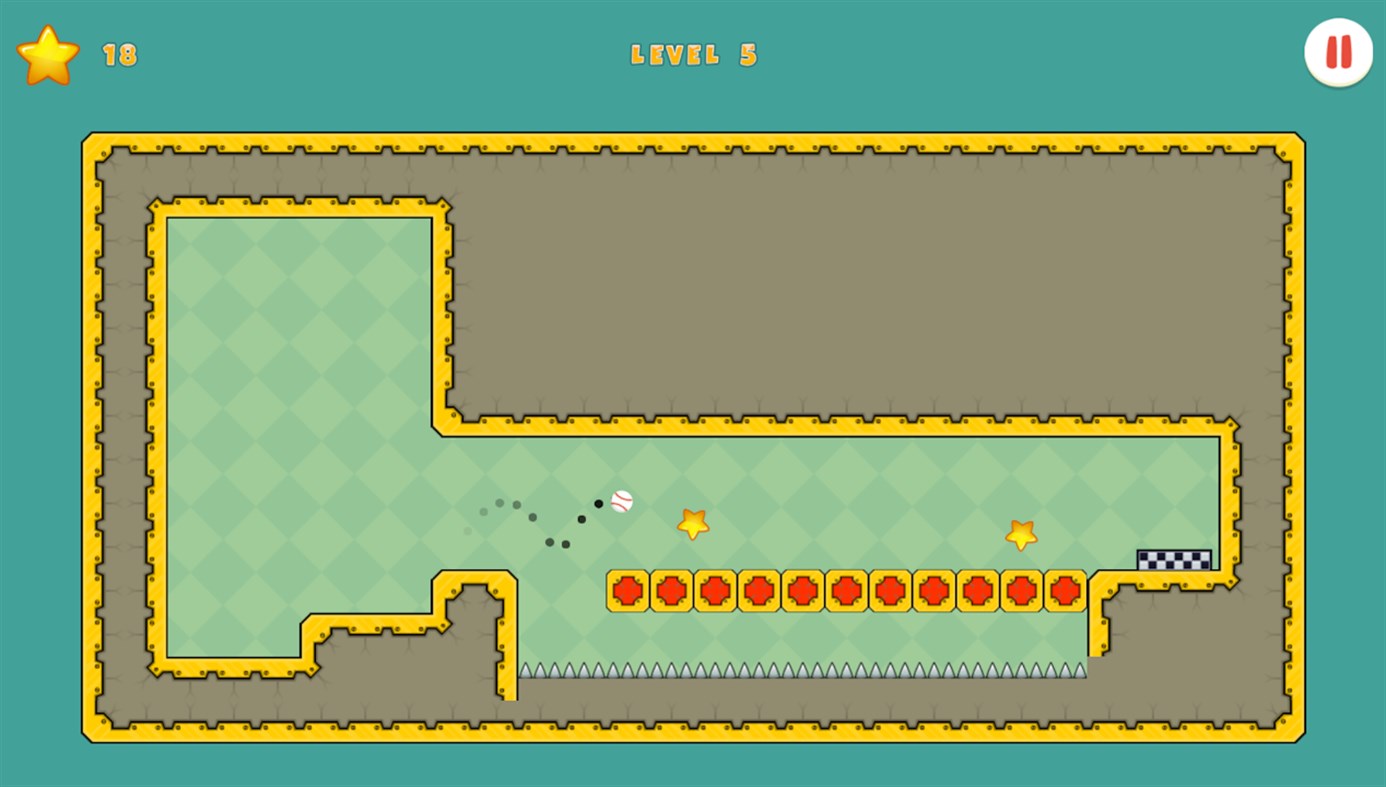The width and height of the screenshot is (1386, 787).
Task: Click the middle red block
Action: 846,591
